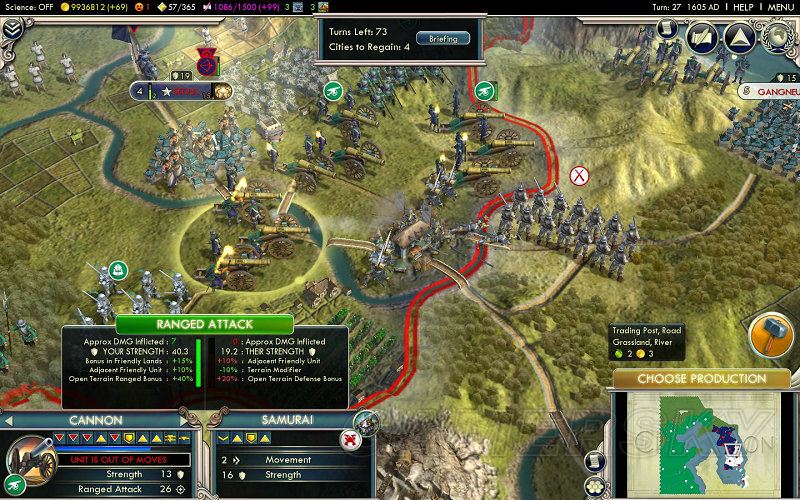Click the Gangneung city banner
The image size is (800, 500).
[x=770, y=91]
